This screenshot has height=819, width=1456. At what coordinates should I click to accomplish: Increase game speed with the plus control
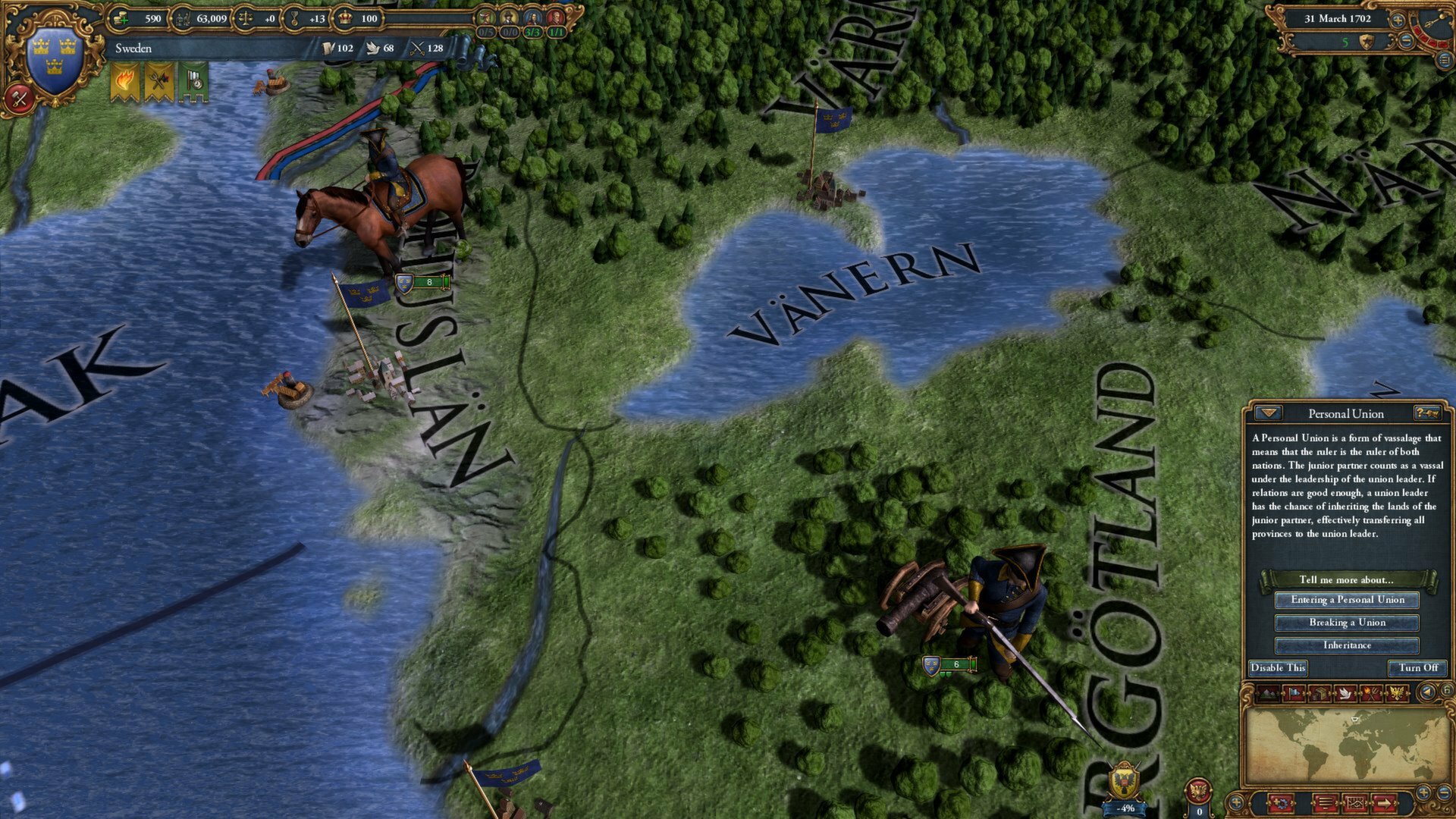click(x=1398, y=20)
